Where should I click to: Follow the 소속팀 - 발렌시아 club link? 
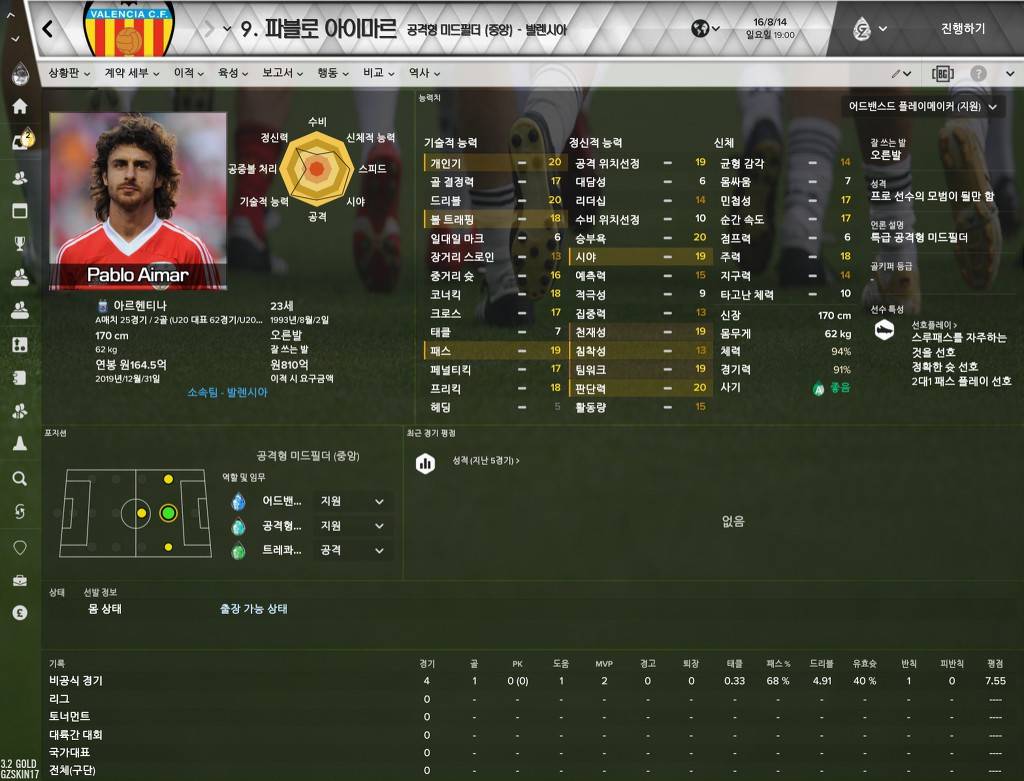227,393
